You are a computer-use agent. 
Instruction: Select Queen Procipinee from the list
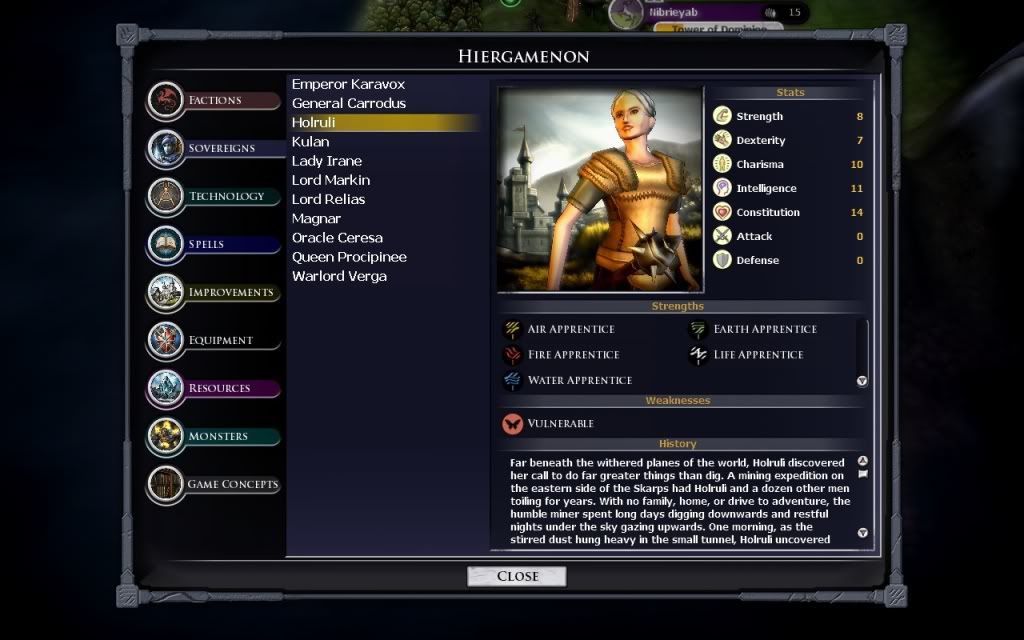point(349,257)
